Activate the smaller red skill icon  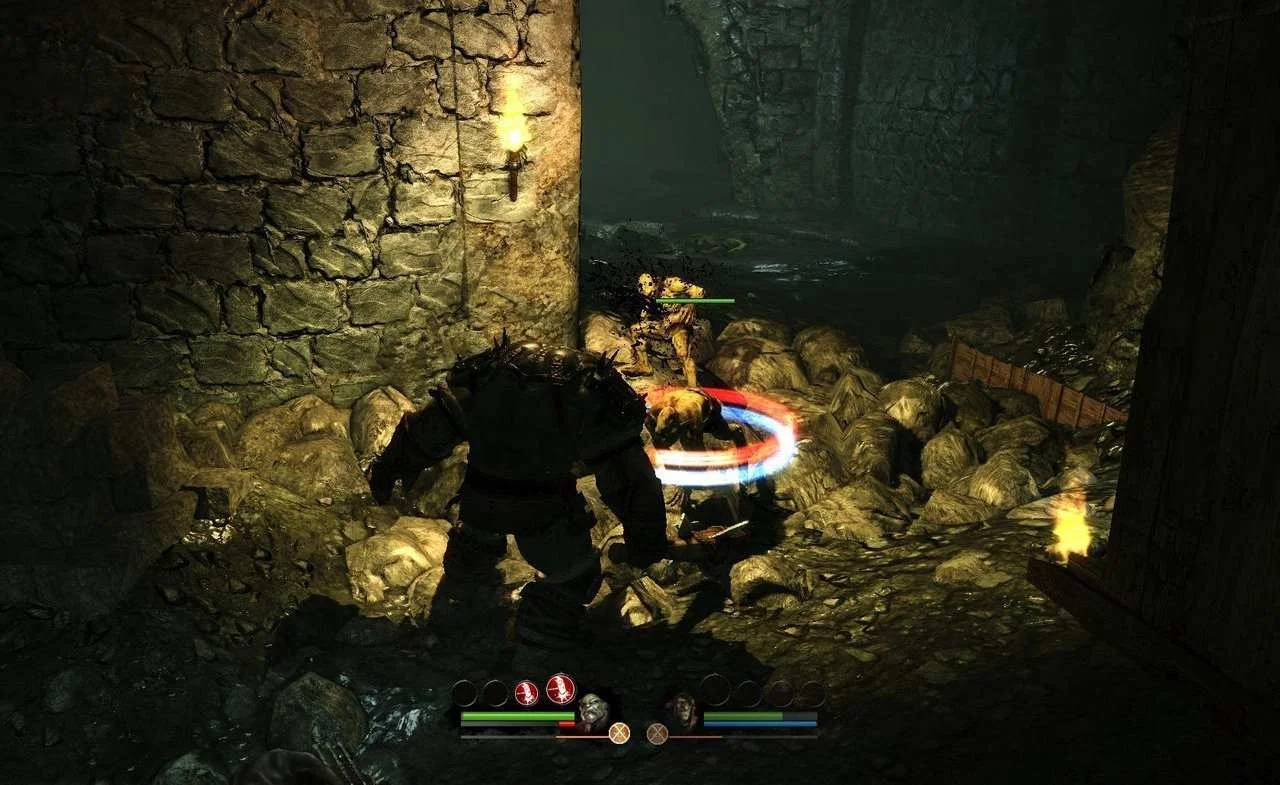526,692
